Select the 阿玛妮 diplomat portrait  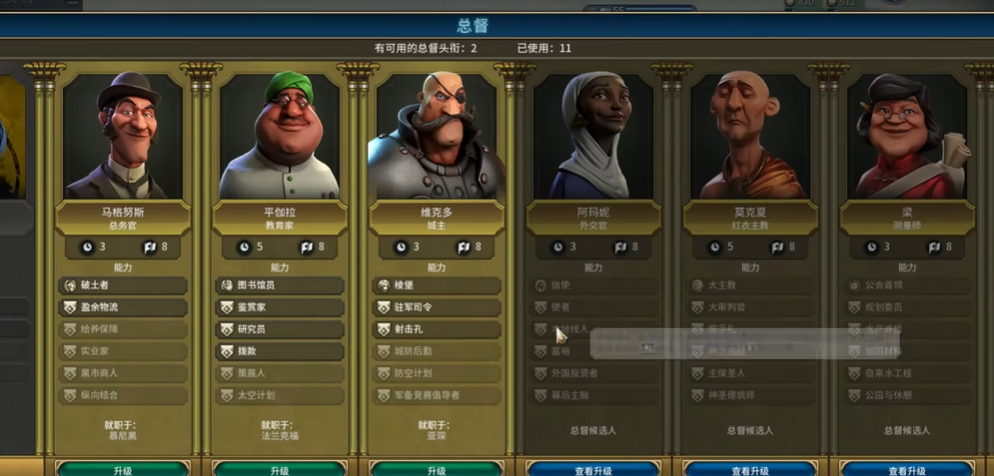594,135
